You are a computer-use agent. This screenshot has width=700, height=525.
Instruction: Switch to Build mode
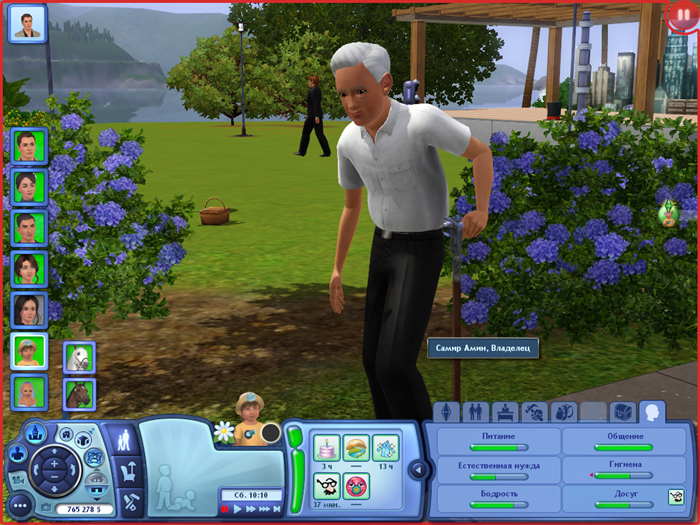coord(129,499)
